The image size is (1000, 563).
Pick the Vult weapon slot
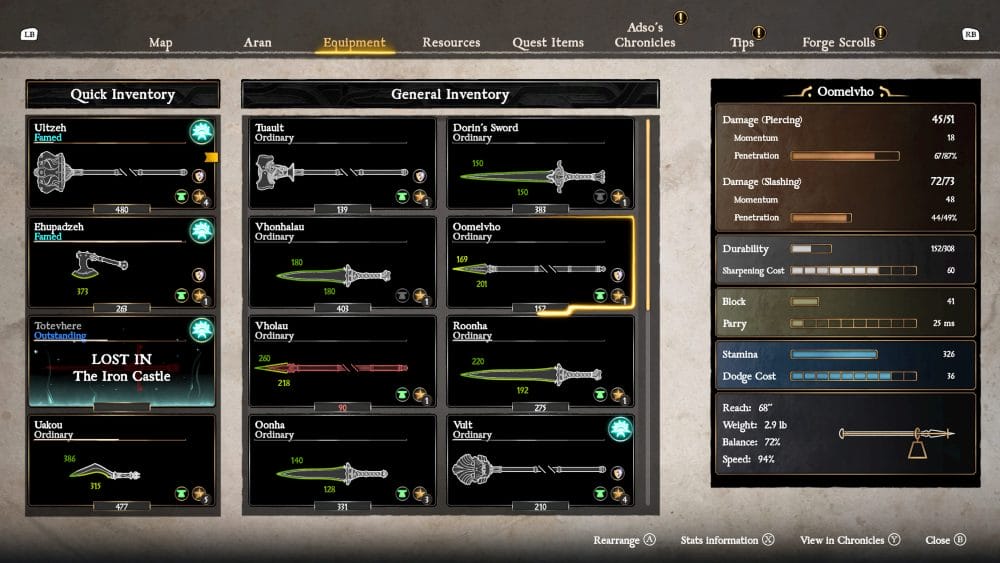click(x=540, y=462)
